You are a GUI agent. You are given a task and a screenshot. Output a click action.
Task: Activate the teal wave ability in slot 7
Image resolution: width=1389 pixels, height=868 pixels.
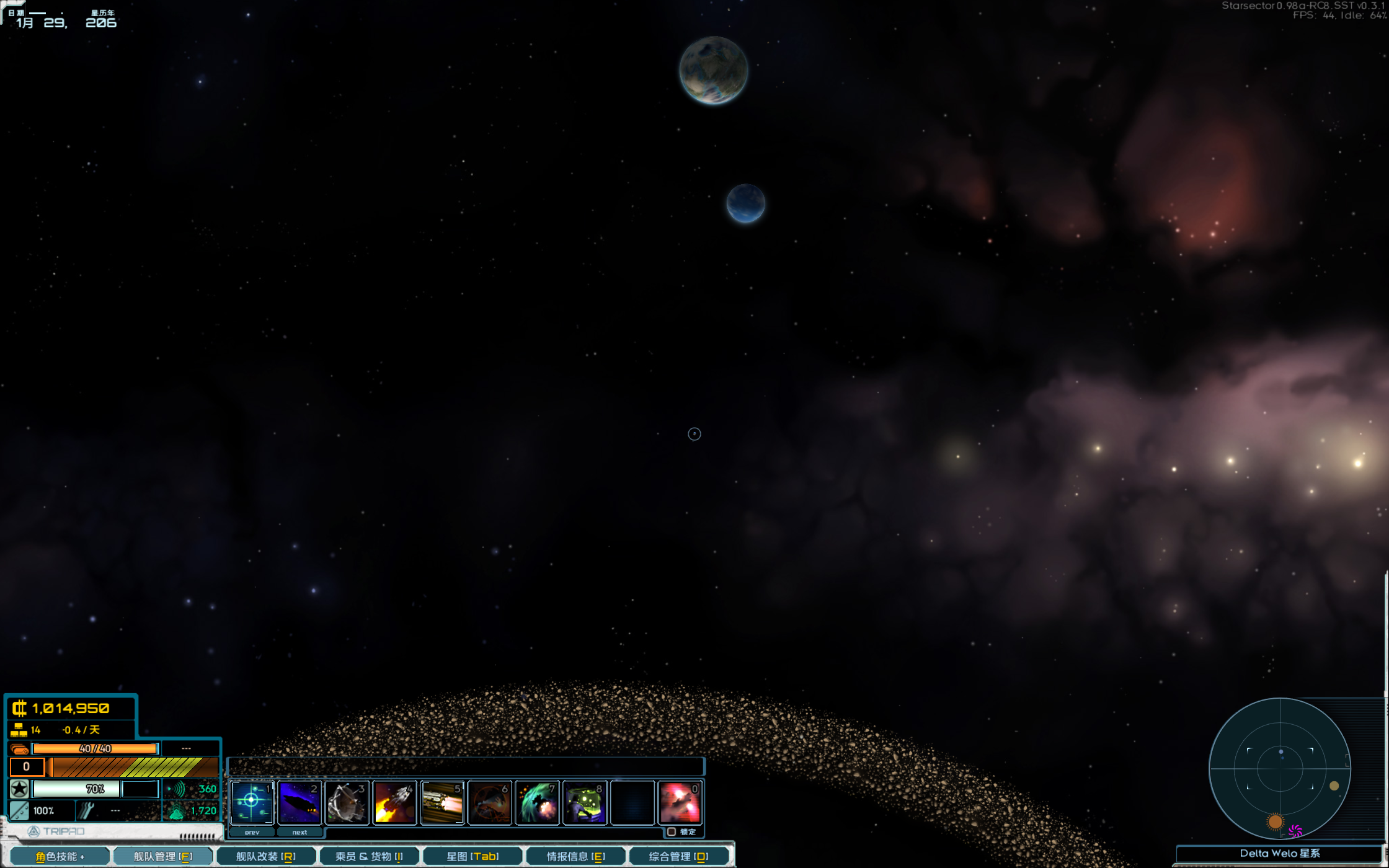(x=538, y=802)
